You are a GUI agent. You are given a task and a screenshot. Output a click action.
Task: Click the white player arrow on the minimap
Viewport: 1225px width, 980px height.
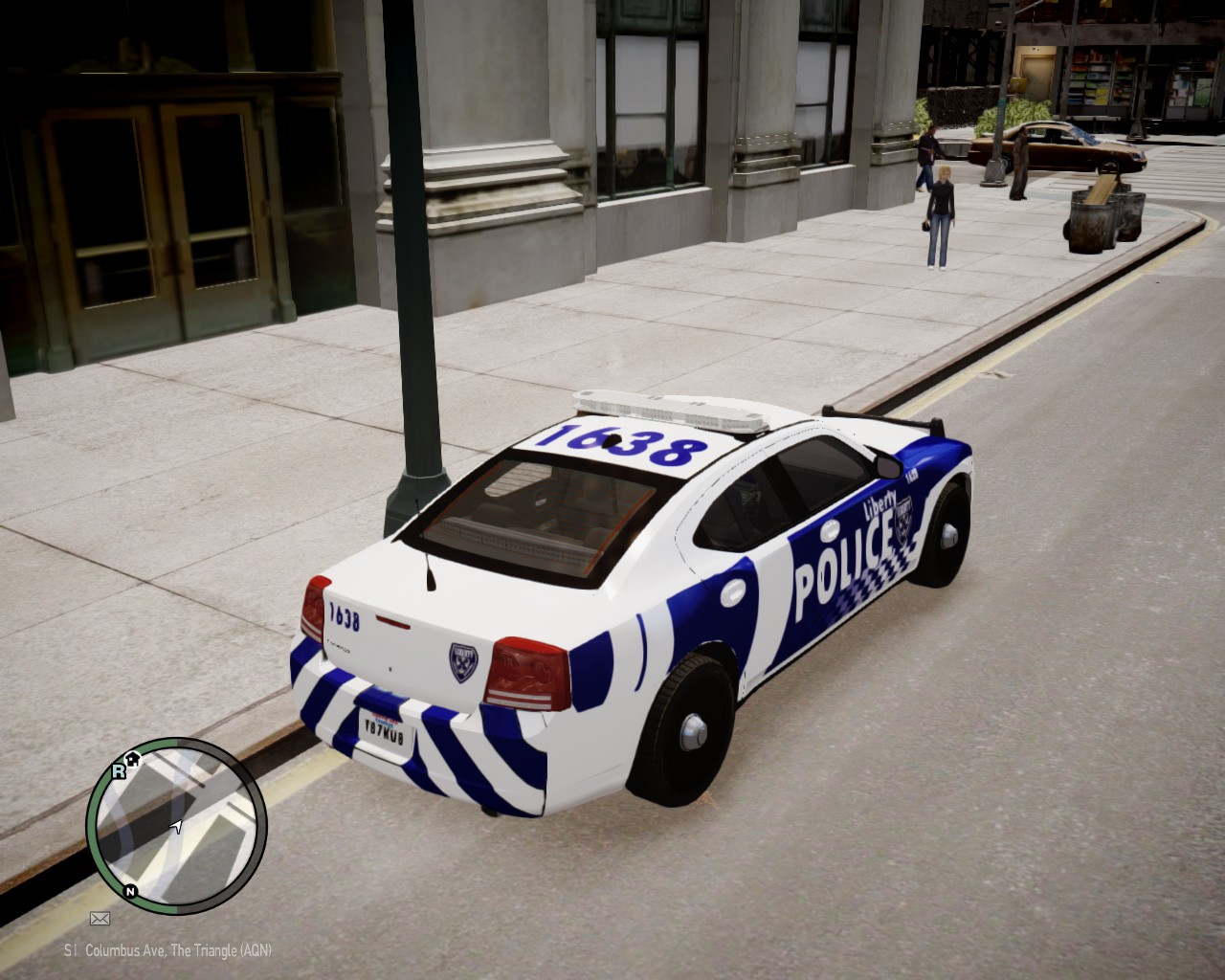[177, 826]
